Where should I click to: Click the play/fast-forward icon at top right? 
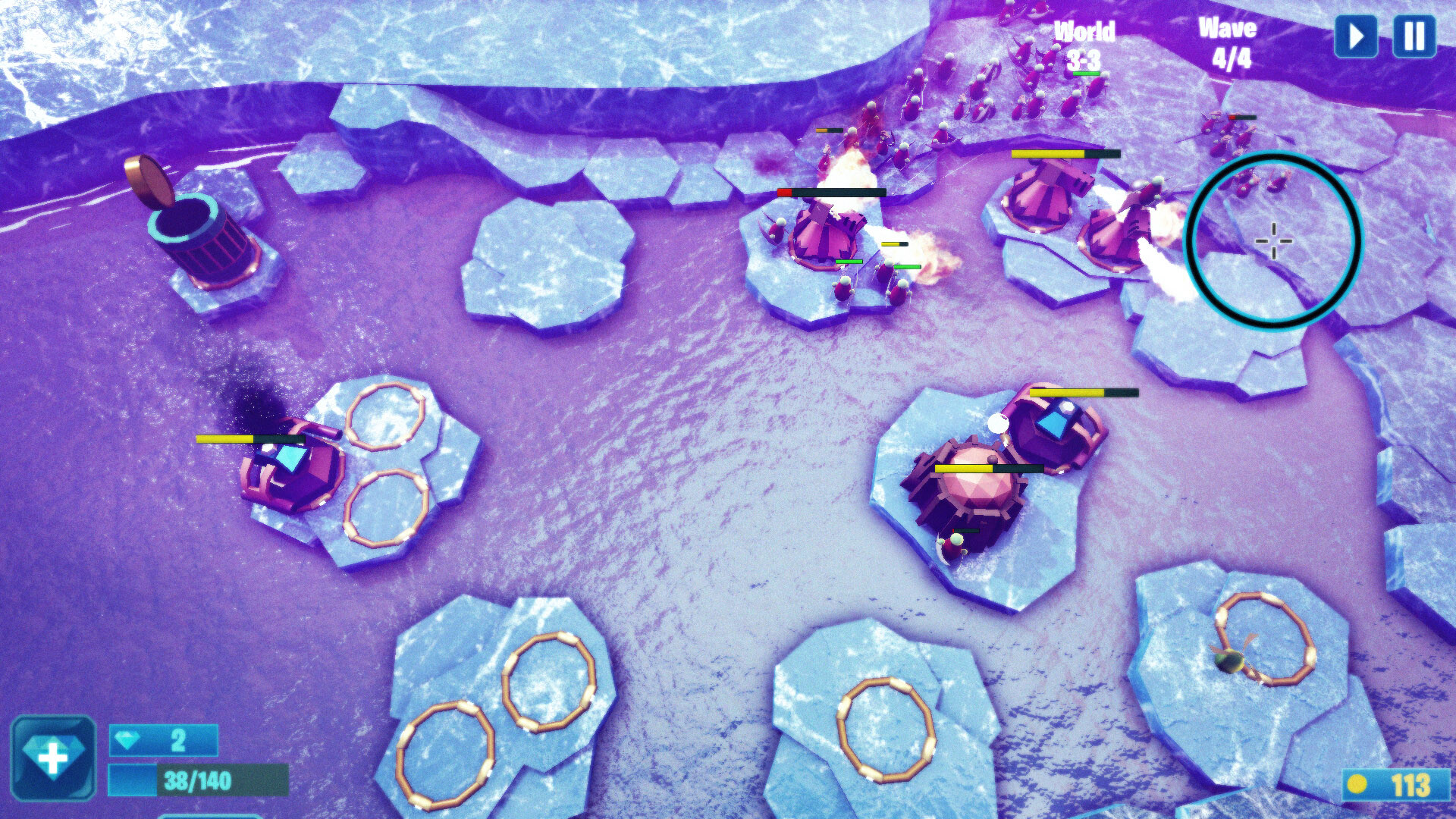tap(1357, 36)
